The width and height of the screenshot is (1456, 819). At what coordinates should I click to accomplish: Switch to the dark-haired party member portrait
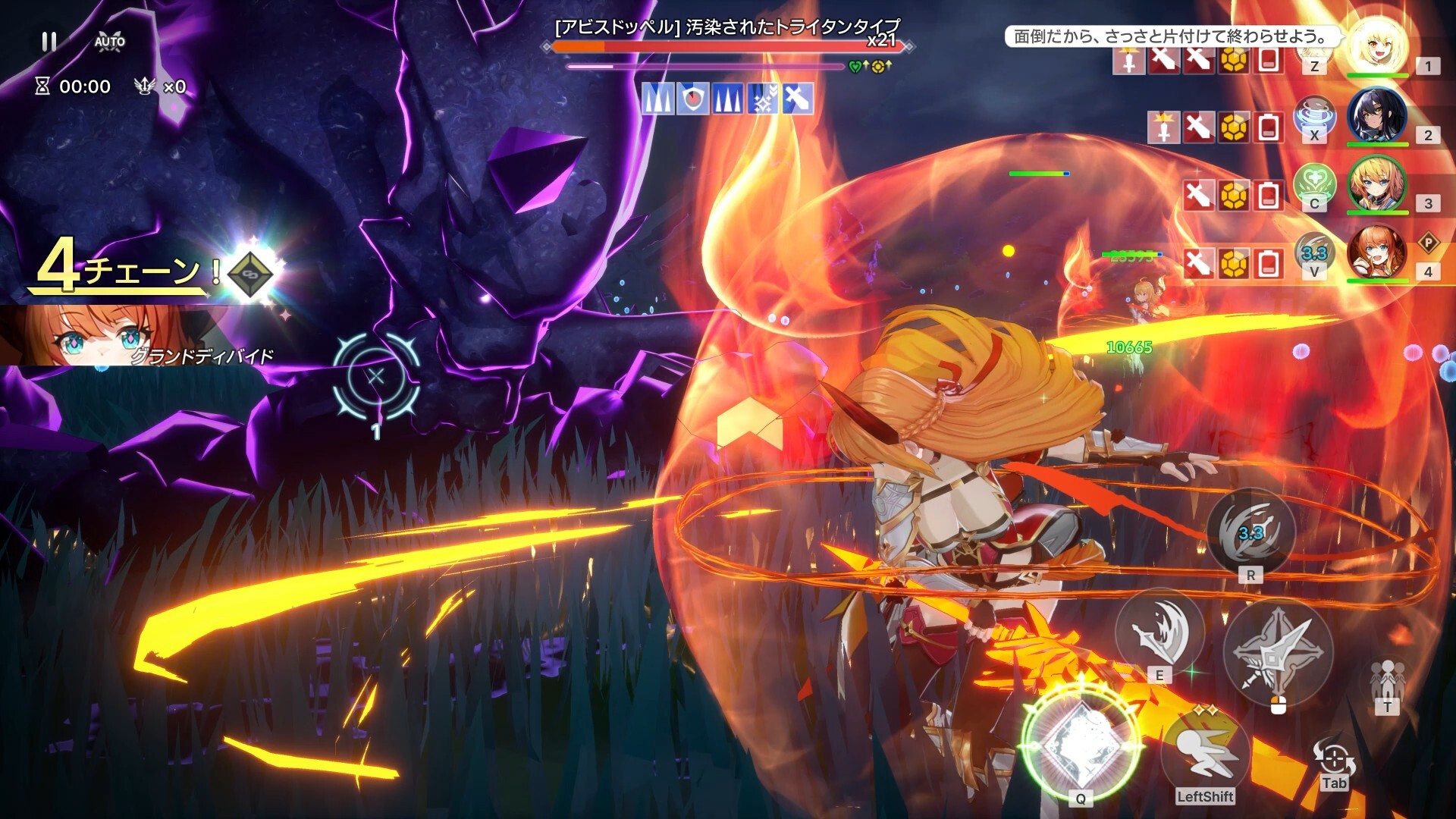pos(1377,115)
